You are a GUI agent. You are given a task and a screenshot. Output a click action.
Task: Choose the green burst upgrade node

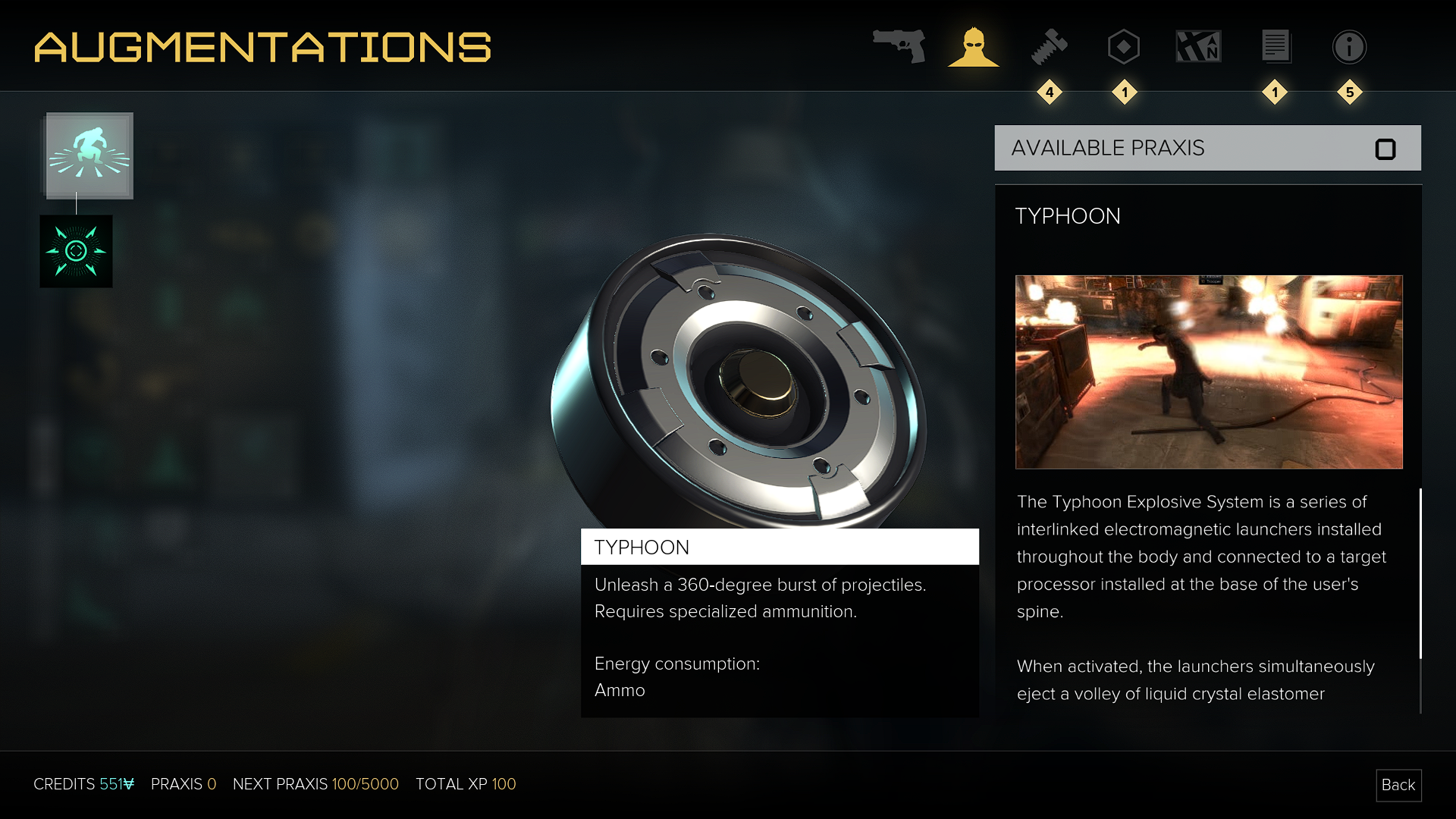coord(76,251)
